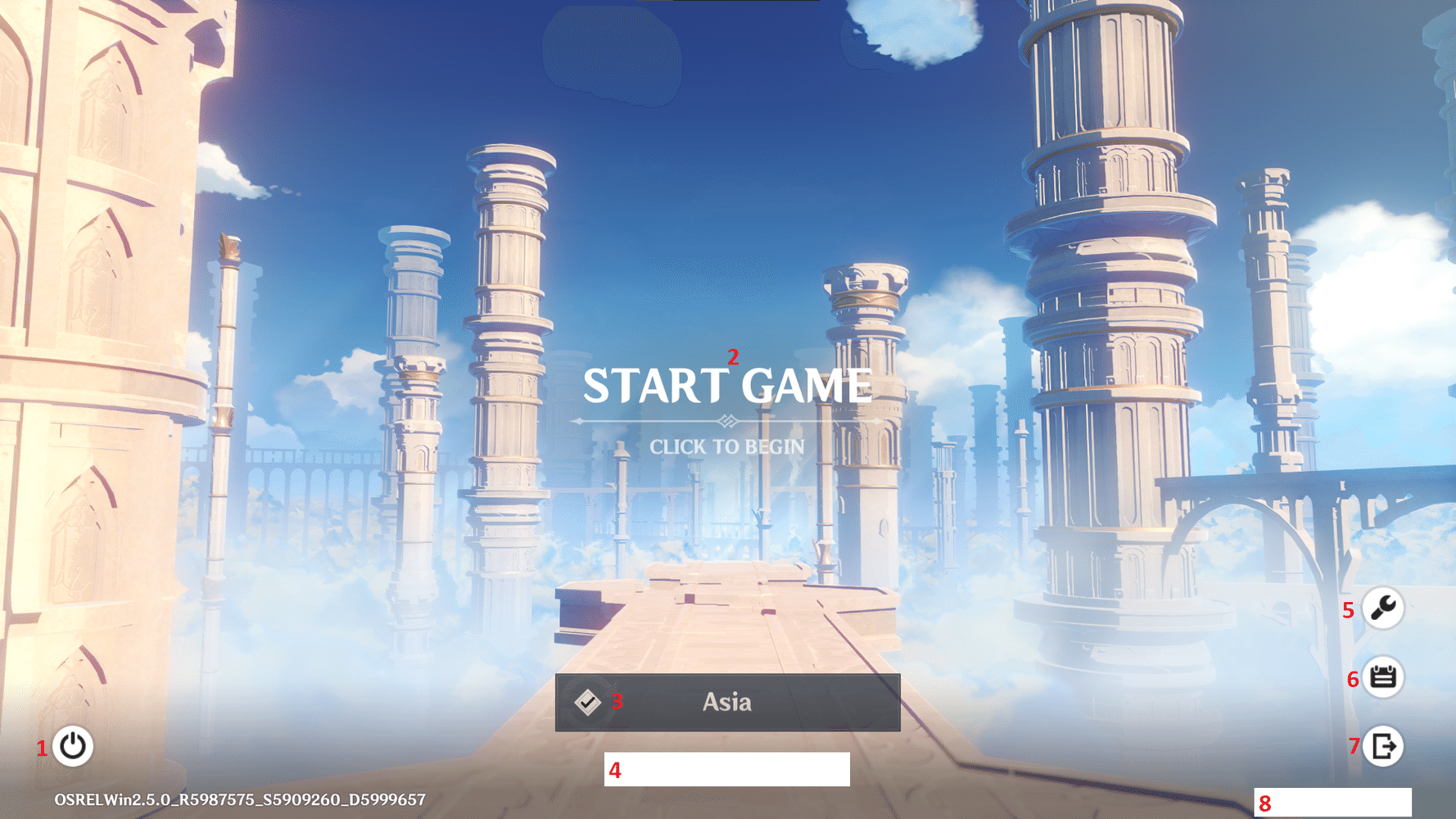Viewport: 1456px width, 819px height.
Task: Click the switch-account exit arrow icon
Action: pos(1384,746)
